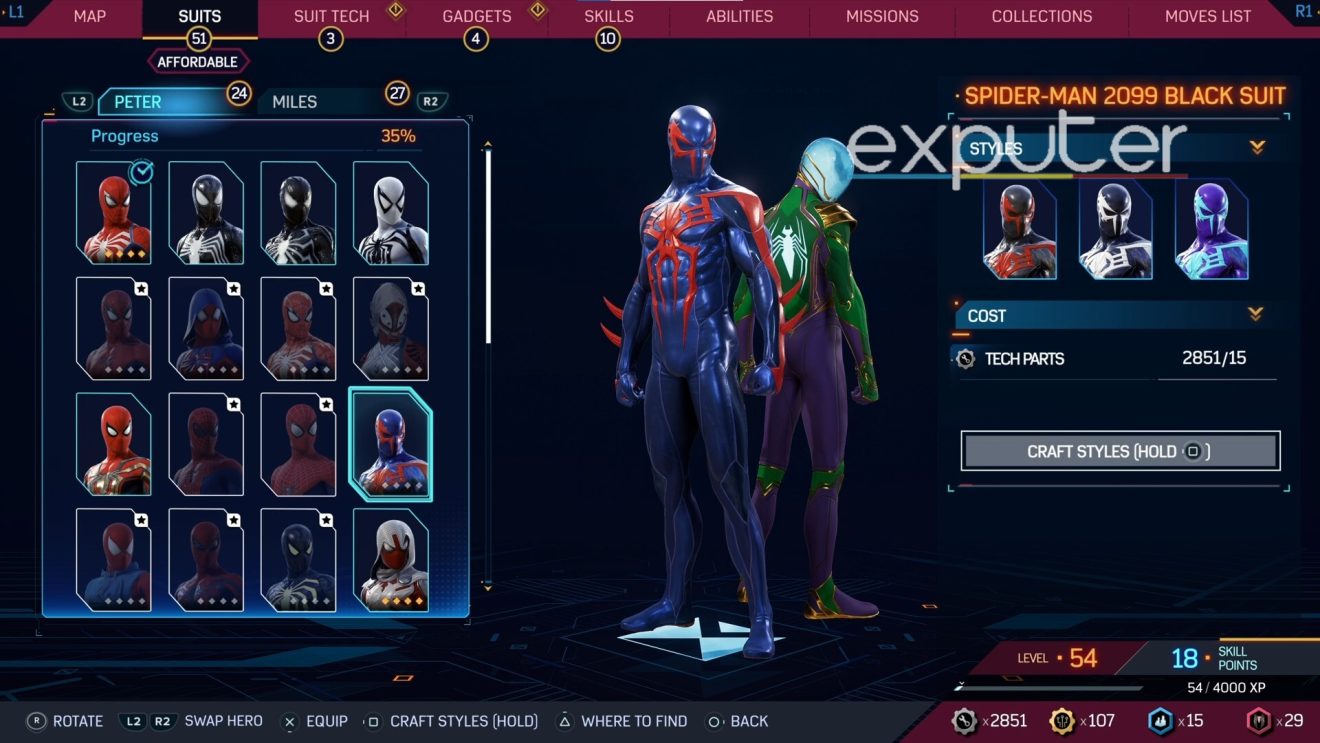Open the COLLECTIONS tab

pyautogui.click(x=1041, y=16)
